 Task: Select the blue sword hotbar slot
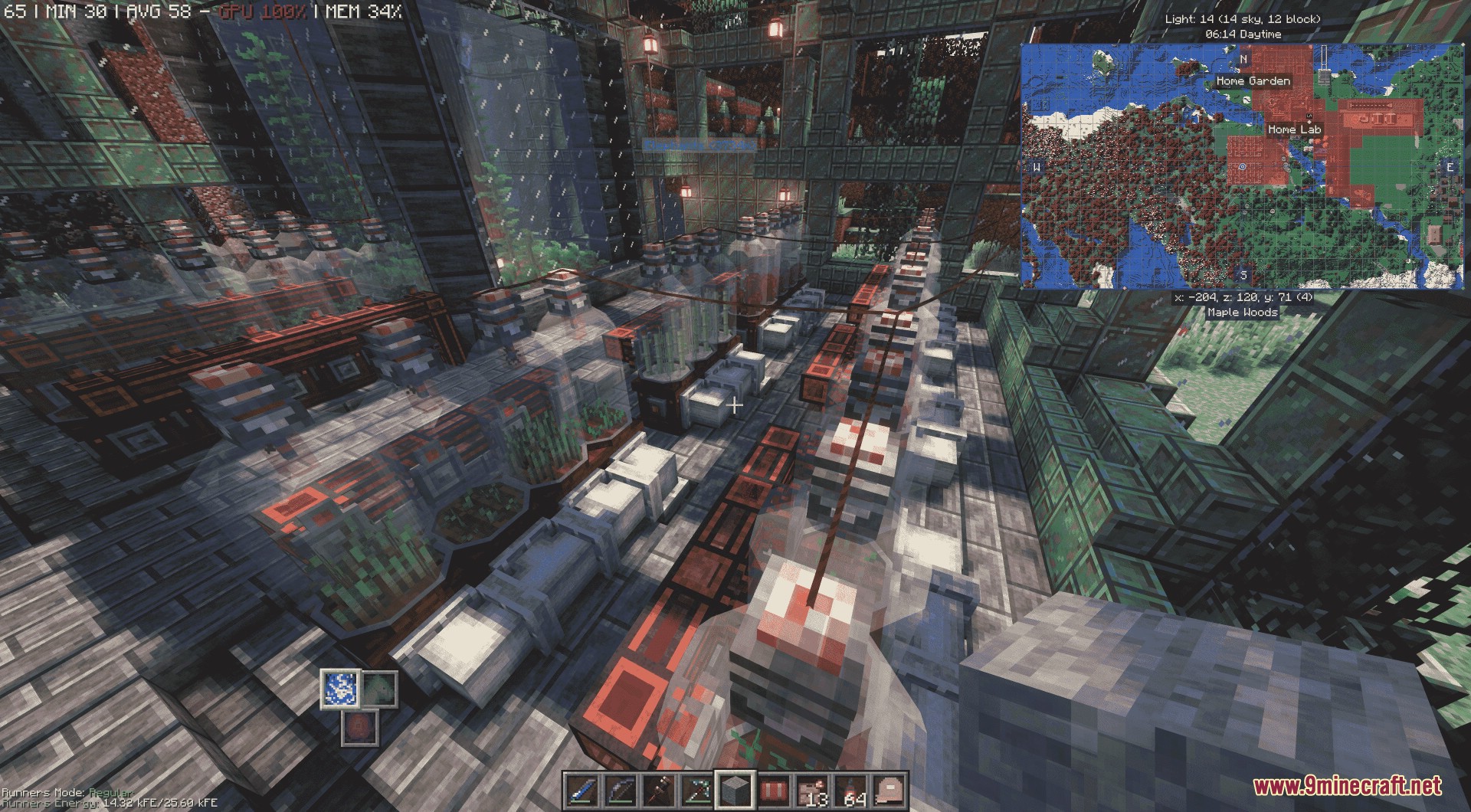coord(580,790)
